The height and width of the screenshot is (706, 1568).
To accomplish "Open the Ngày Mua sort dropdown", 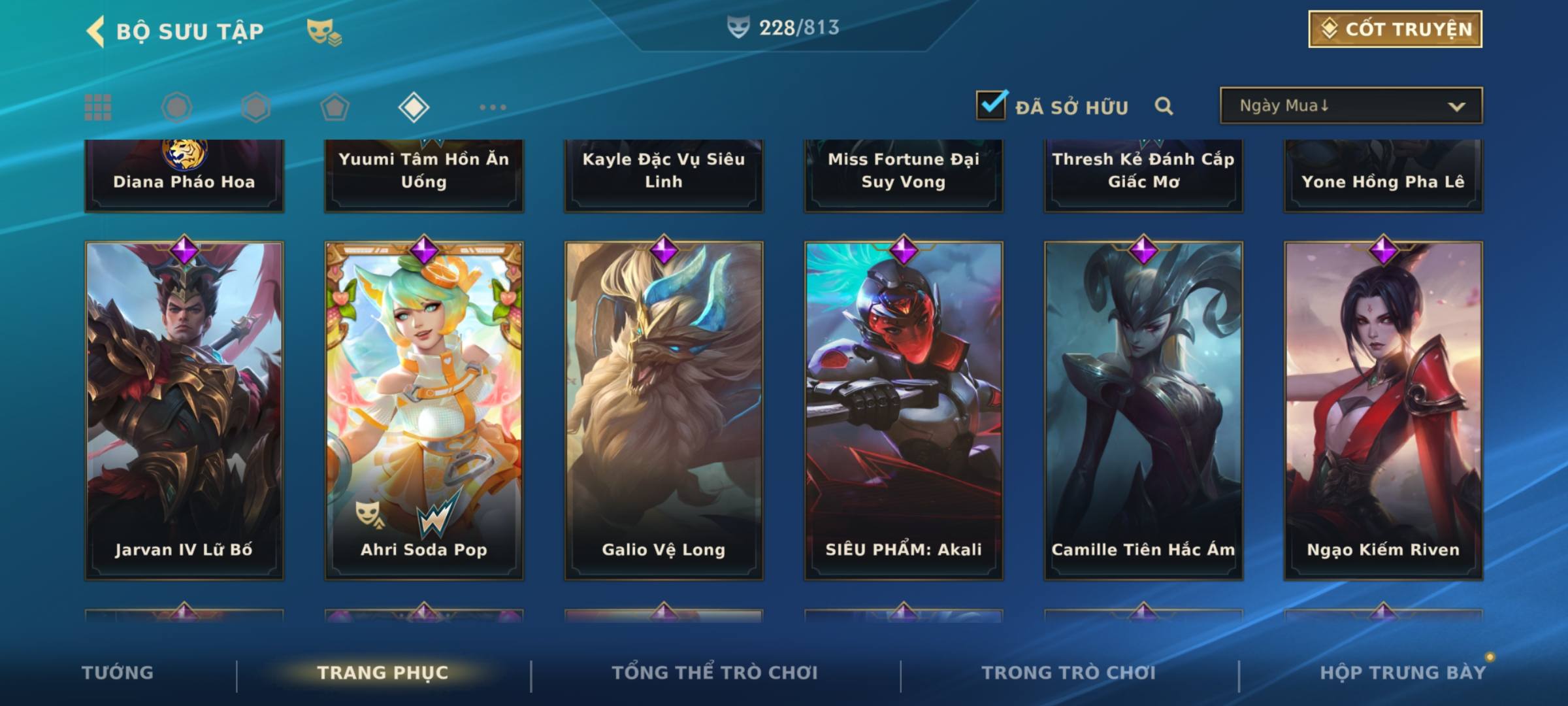I will 1350,106.
